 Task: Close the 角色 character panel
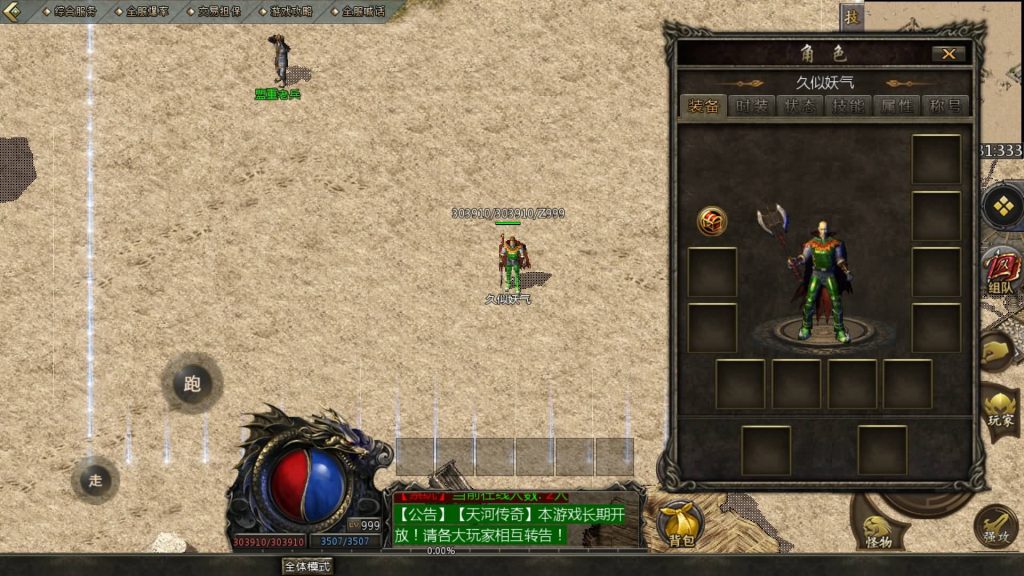click(948, 54)
